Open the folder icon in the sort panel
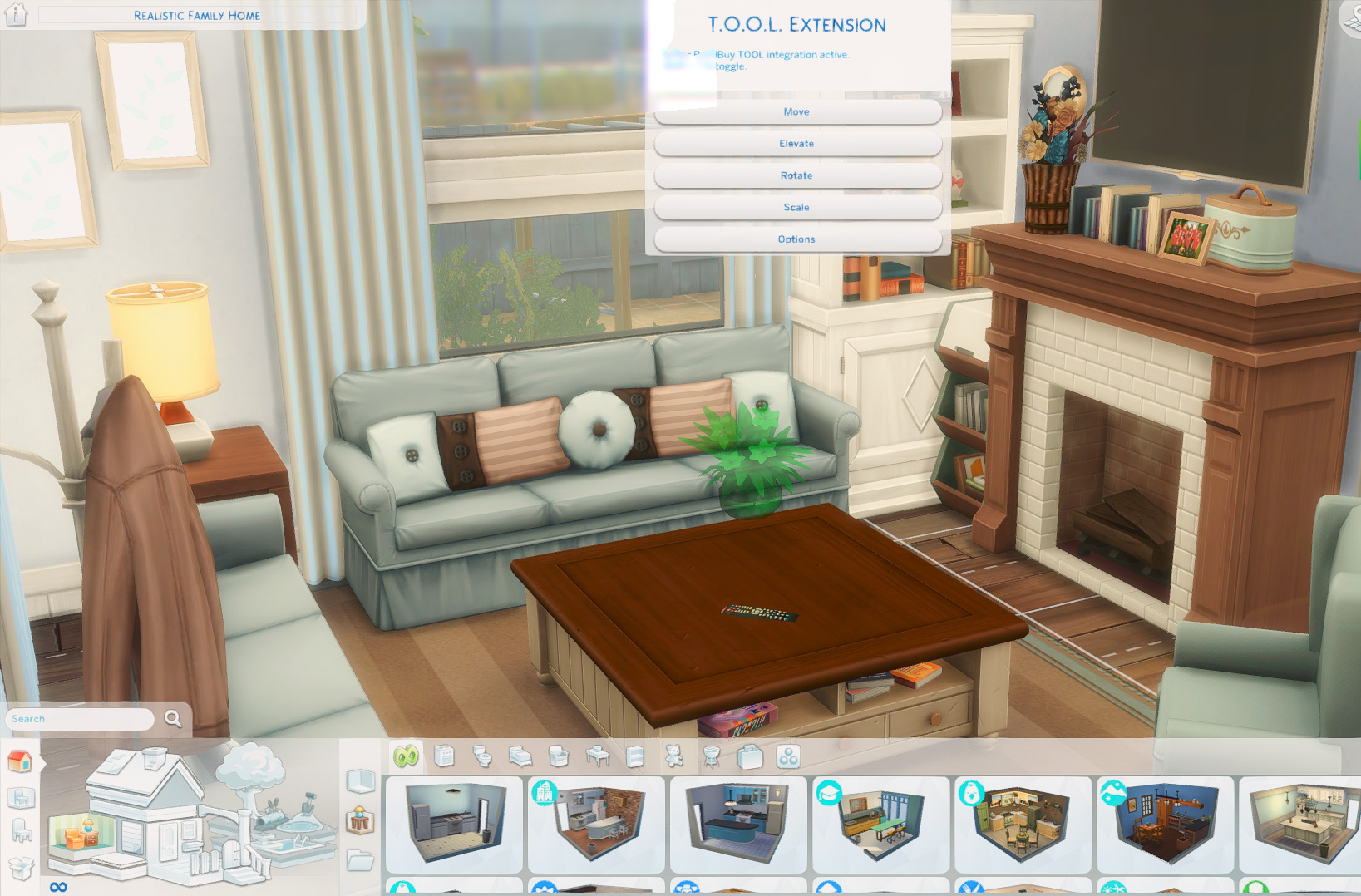Screen dimensions: 1361x896 (360, 859)
